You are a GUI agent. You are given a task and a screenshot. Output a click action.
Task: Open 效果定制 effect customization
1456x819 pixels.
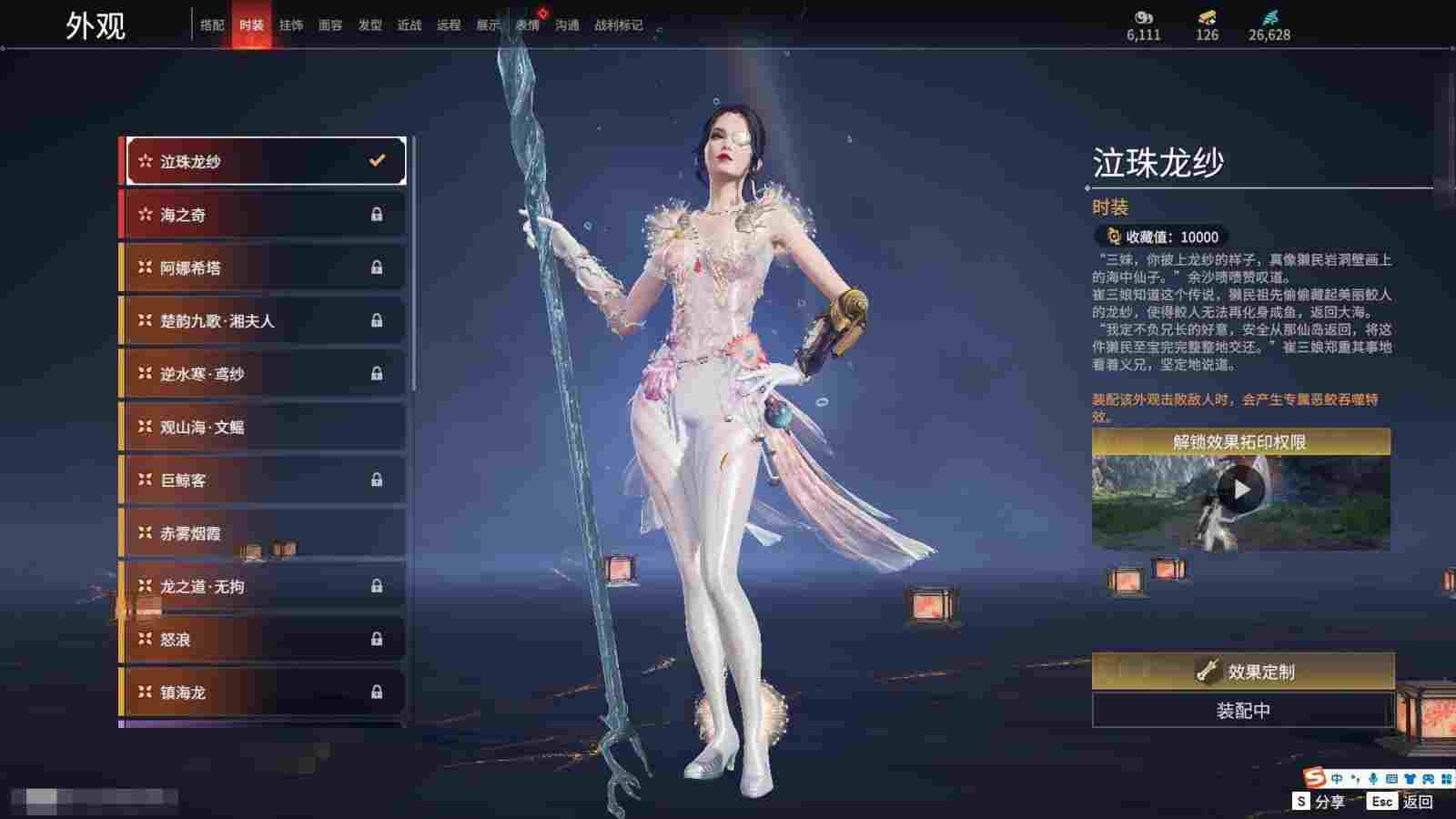pos(1243,672)
